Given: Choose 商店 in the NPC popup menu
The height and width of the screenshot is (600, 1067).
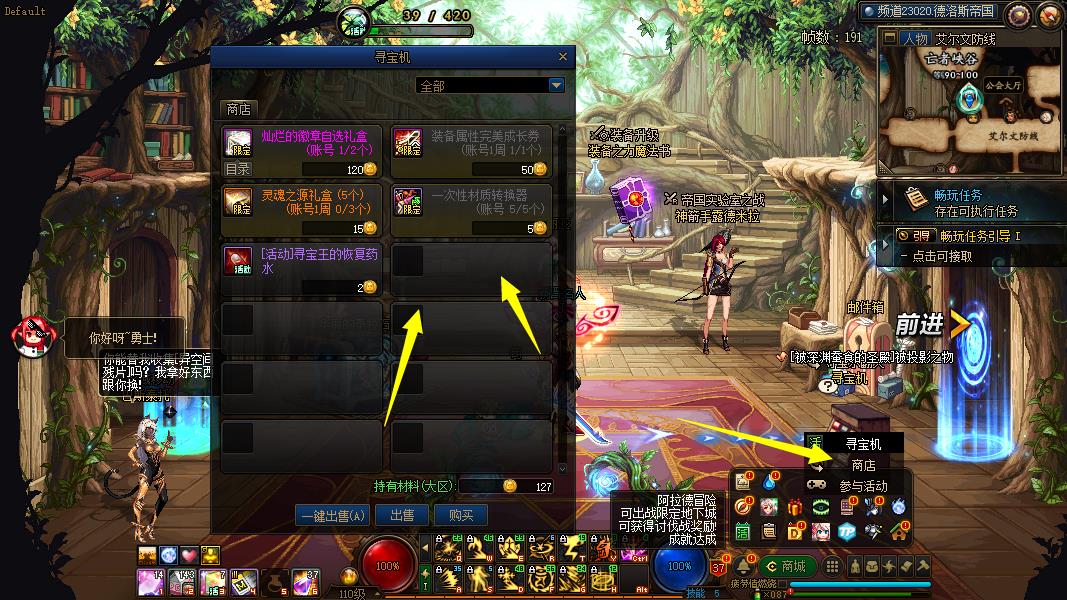Looking at the screenshot, I should tap(862, 464).
